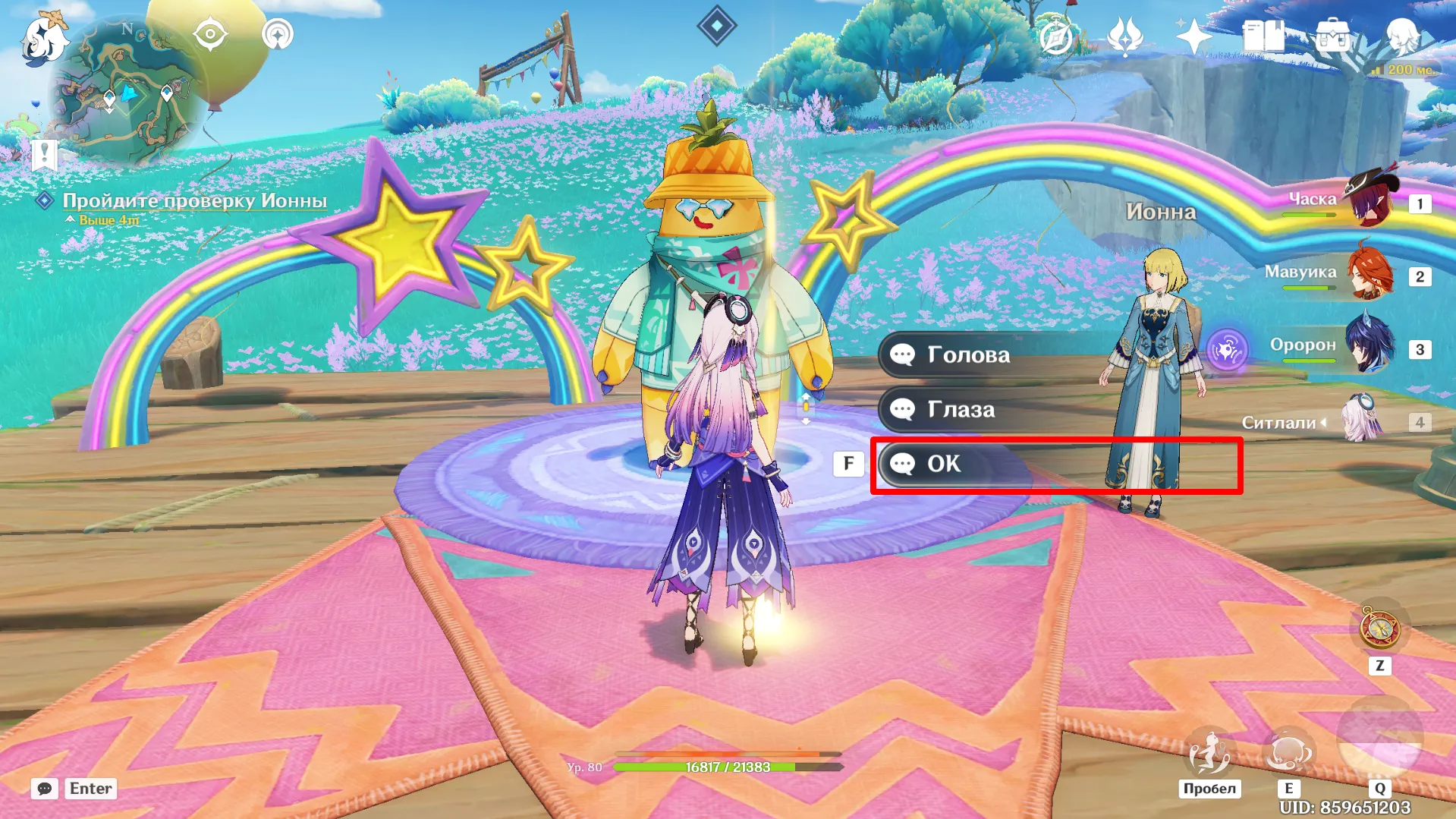Image resolution: width=1456 pixels, height=819 pixels.
Task: Open the compass events icon
Action: point(1056,36)
